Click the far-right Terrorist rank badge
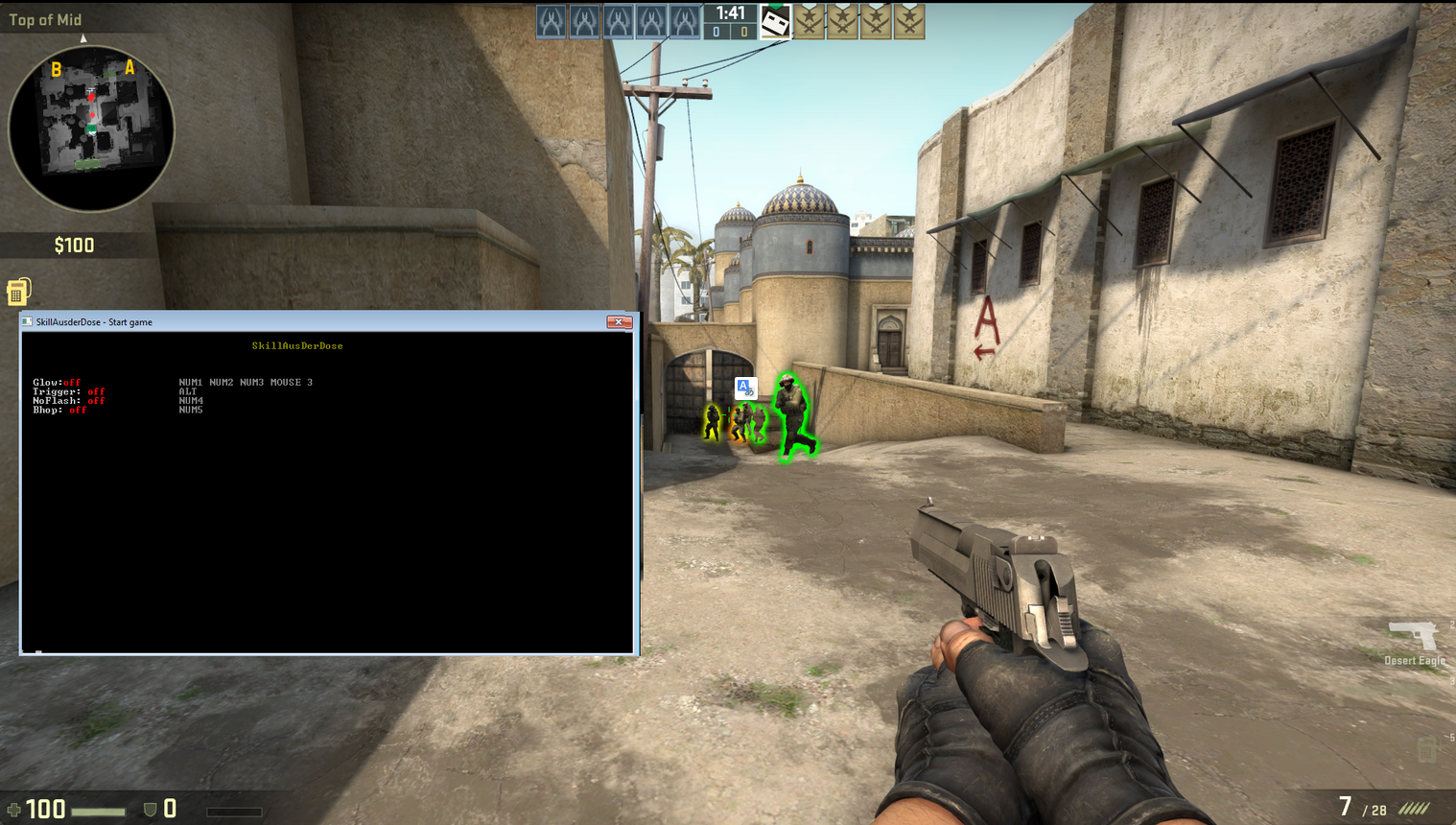Viewport: 1456px width, 825px height. (x=910, y=21)
